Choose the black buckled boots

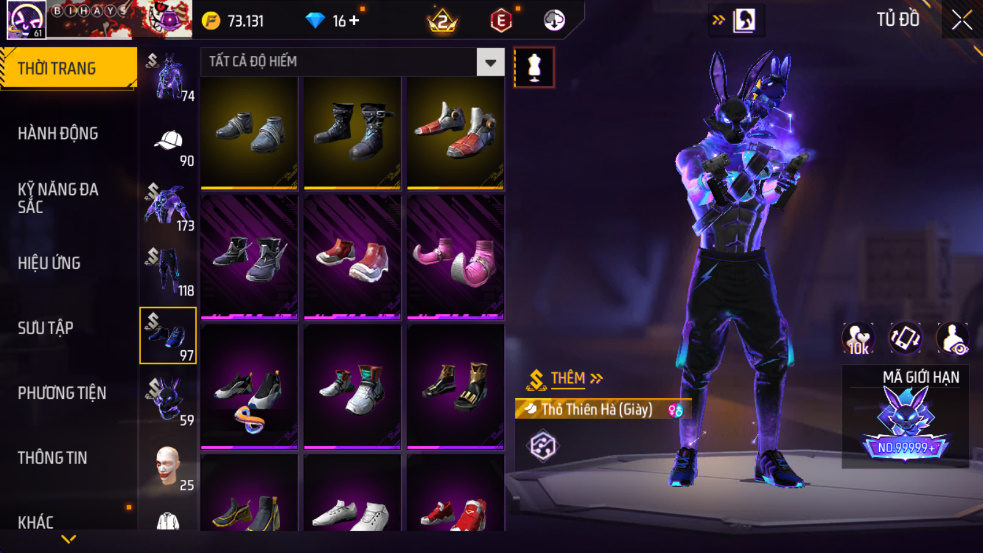tap(353, 132)
